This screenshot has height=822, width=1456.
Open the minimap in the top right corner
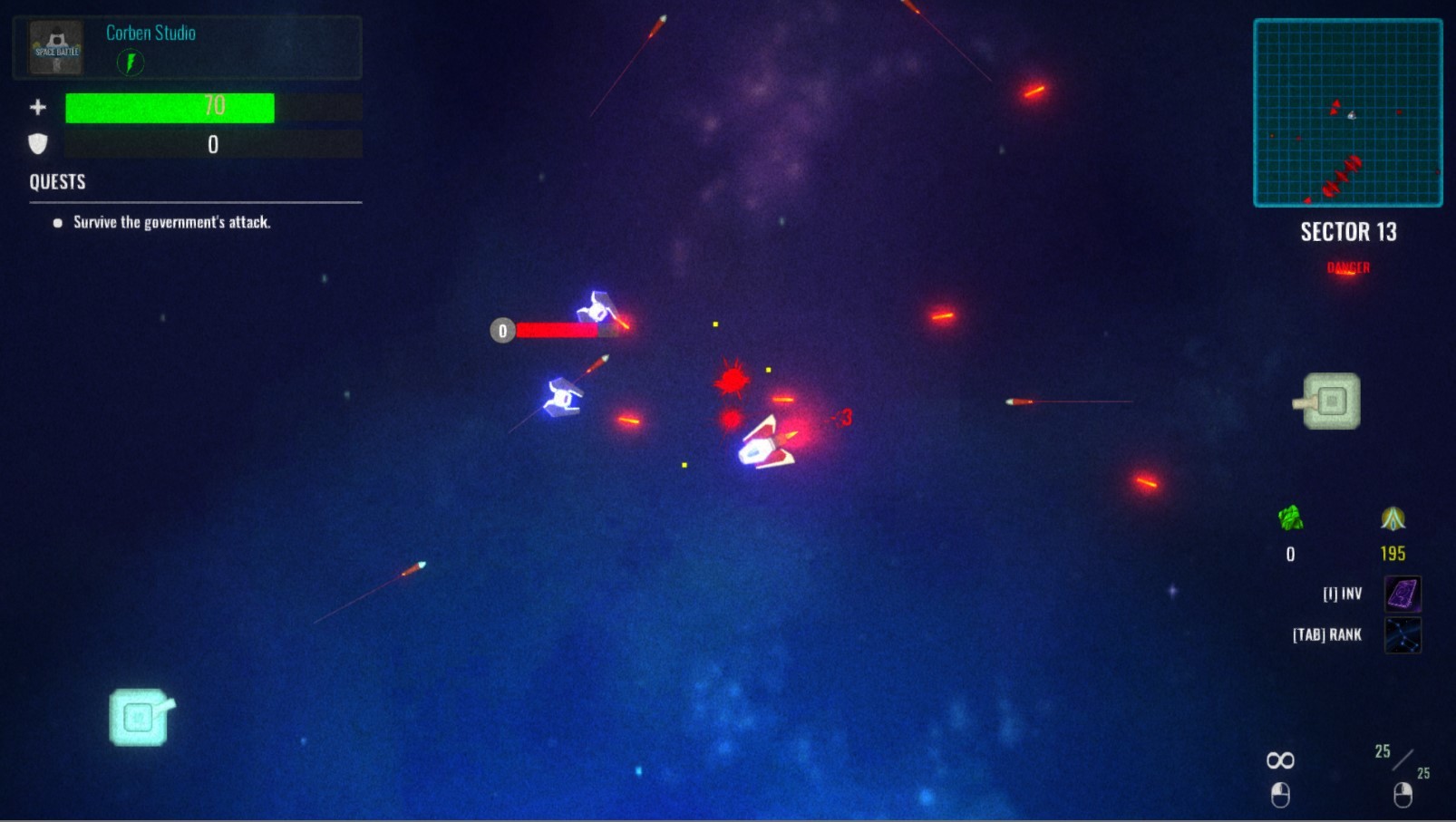click(1348, 114)
